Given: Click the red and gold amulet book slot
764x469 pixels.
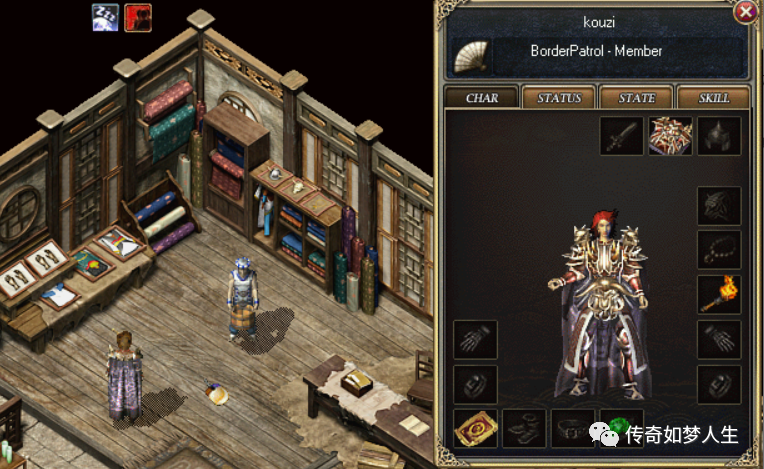Looking at the screenshot, I should [475, 428].
